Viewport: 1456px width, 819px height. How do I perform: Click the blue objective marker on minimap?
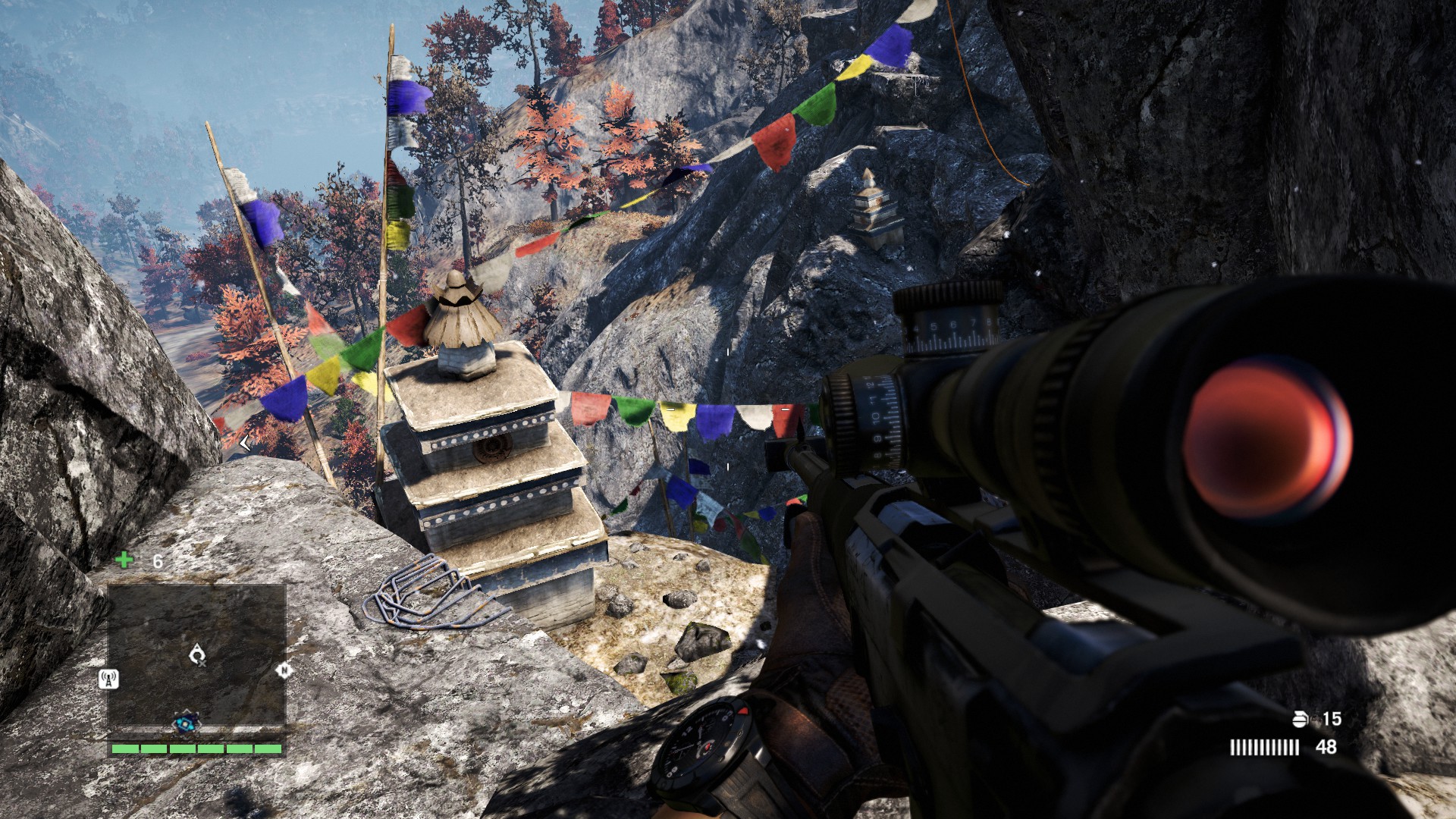click(x=185, y=723)
